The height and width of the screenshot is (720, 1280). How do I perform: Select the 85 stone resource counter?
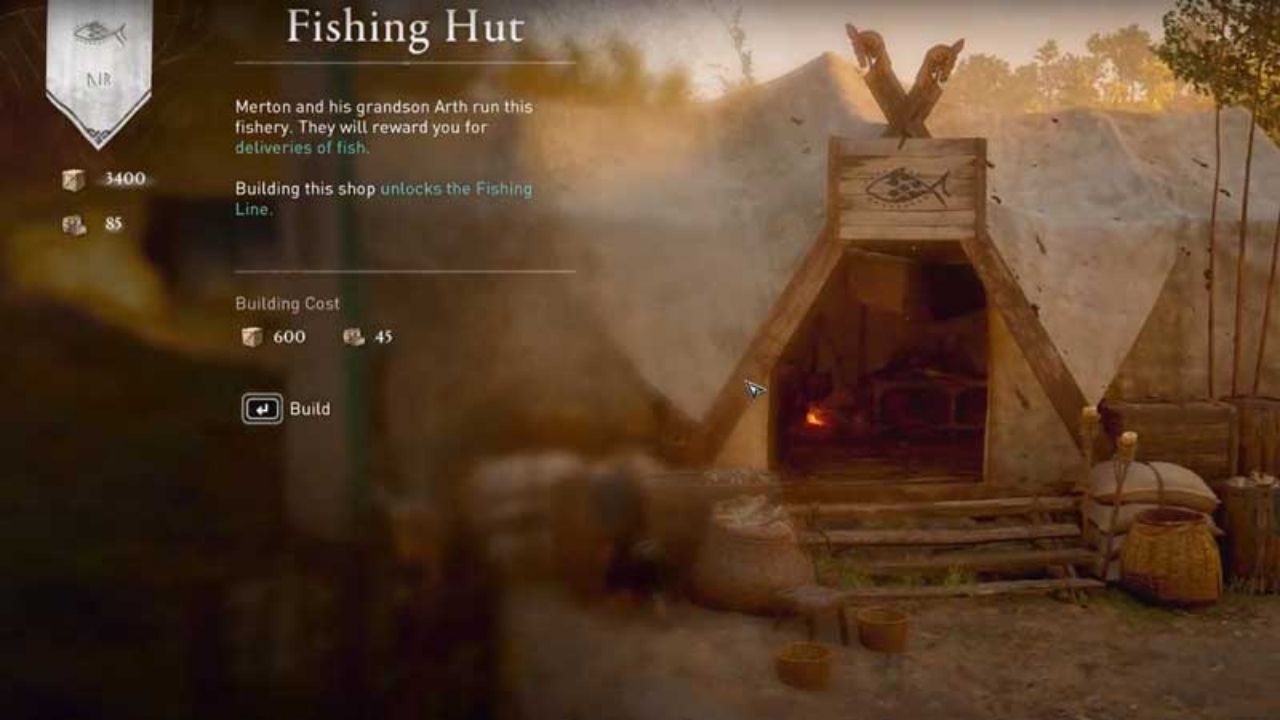(113, 223)
